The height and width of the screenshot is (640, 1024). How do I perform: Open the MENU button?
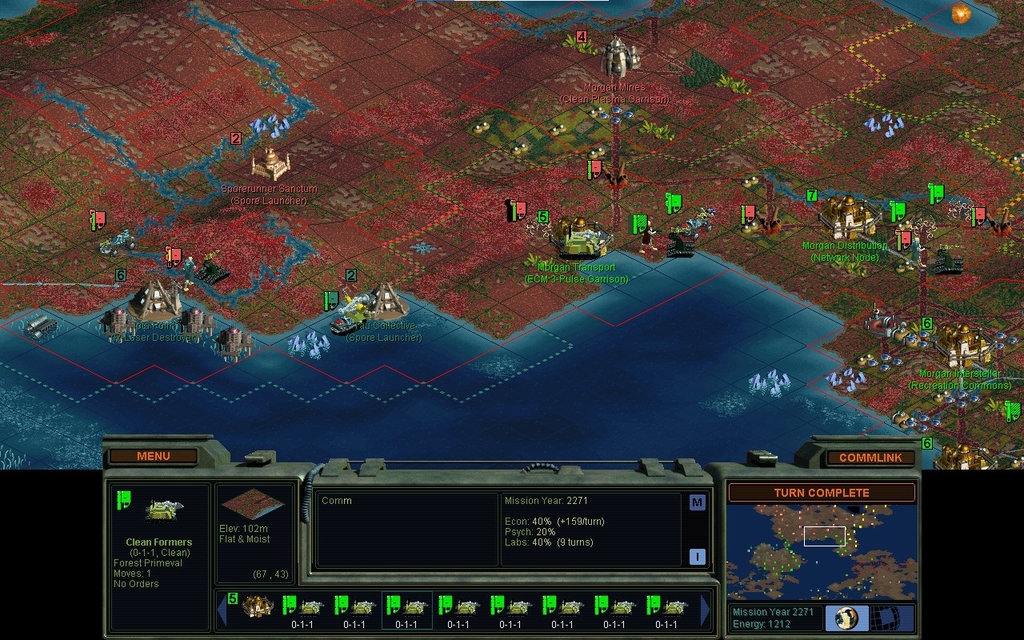point(153,456)
